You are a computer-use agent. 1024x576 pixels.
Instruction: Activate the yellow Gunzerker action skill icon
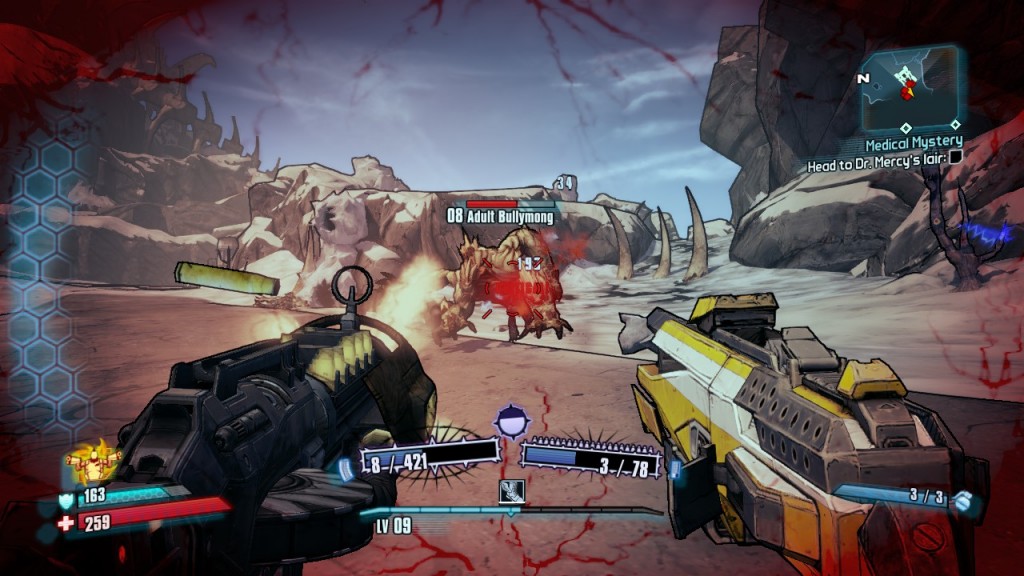point(93,462)
